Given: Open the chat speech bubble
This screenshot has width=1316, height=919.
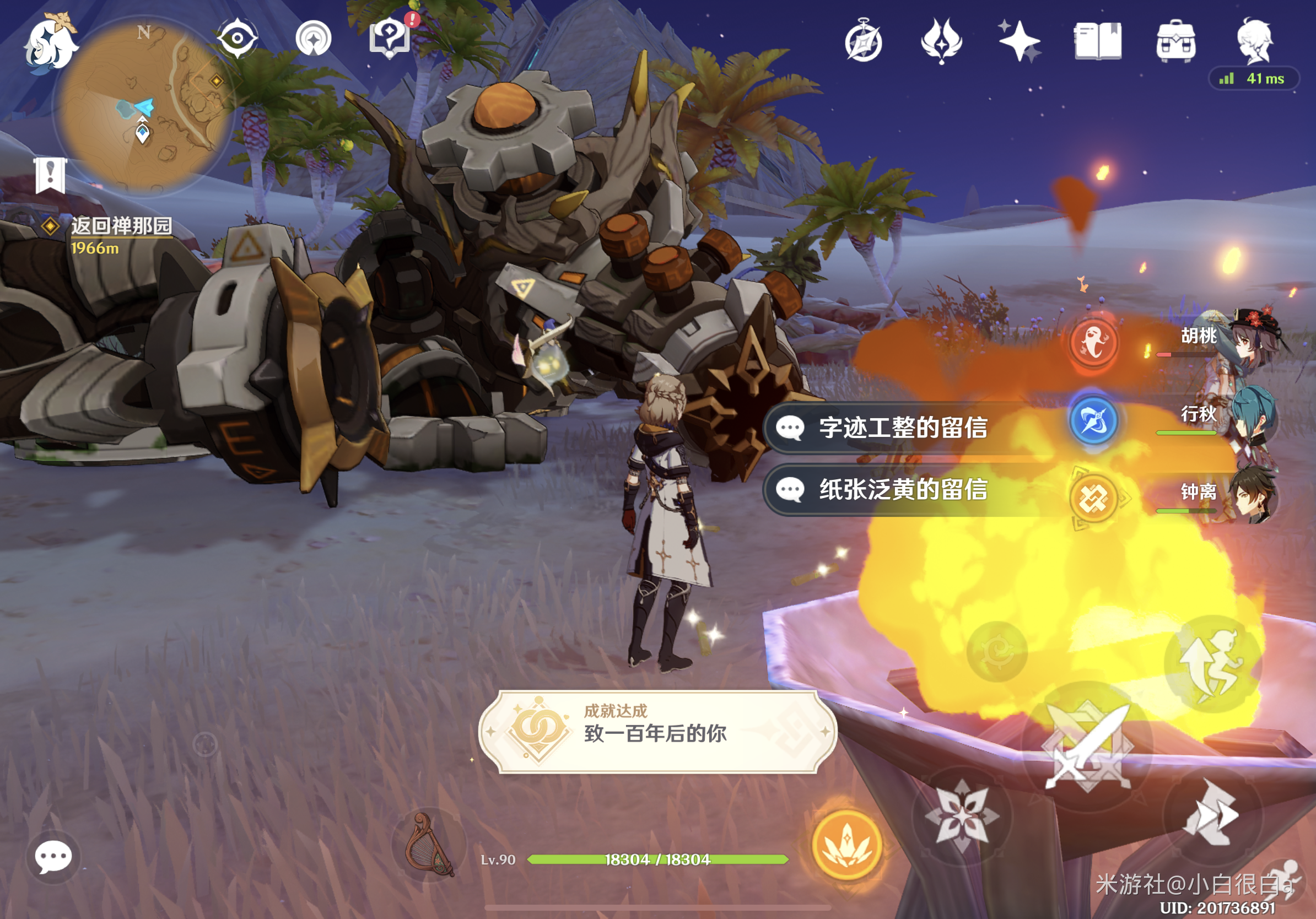Looking at the screenshot, I should [53, 857].
